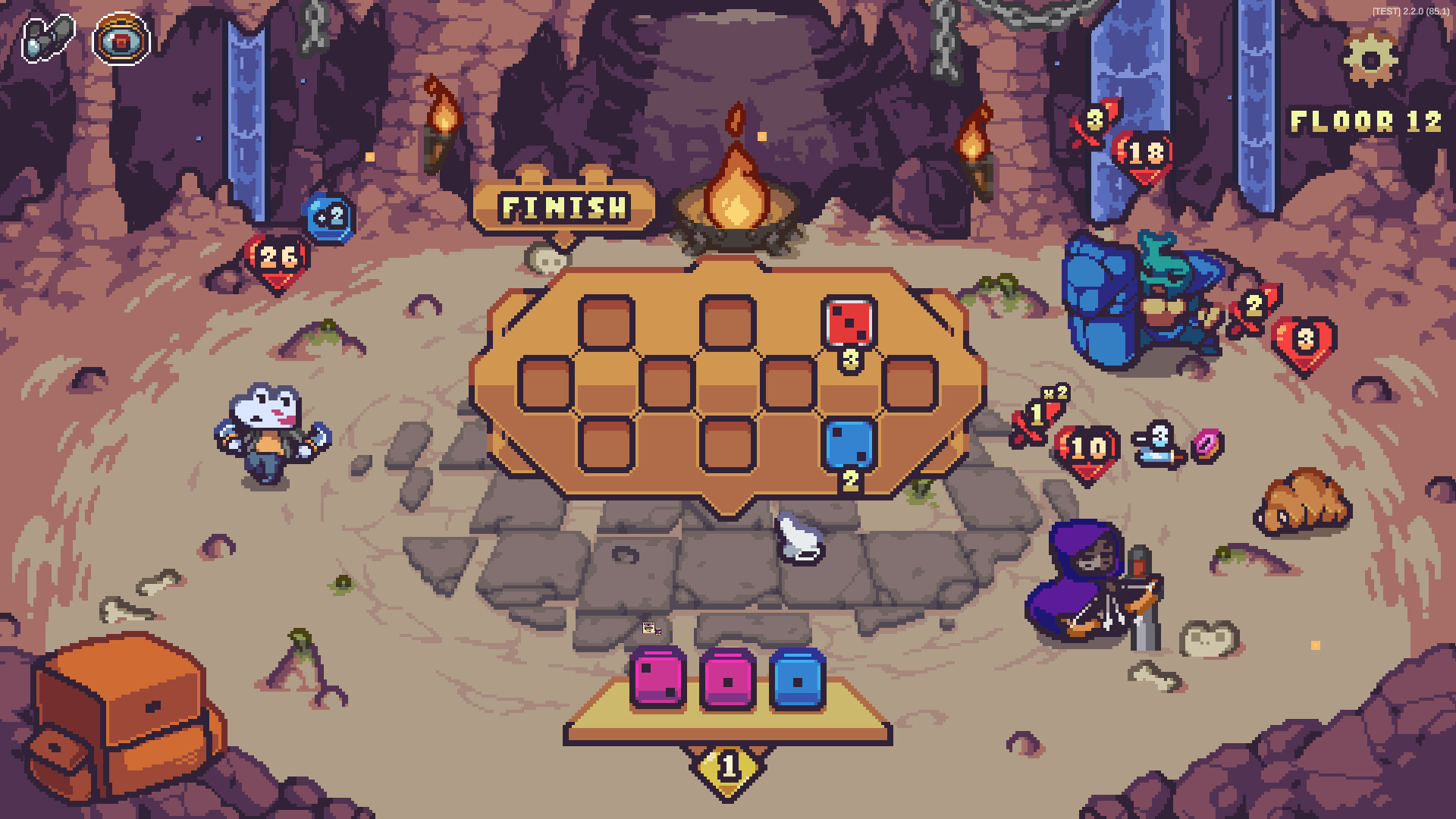
Task: Click the small scroll icon above the dice tray
Action: pos(649,629)
